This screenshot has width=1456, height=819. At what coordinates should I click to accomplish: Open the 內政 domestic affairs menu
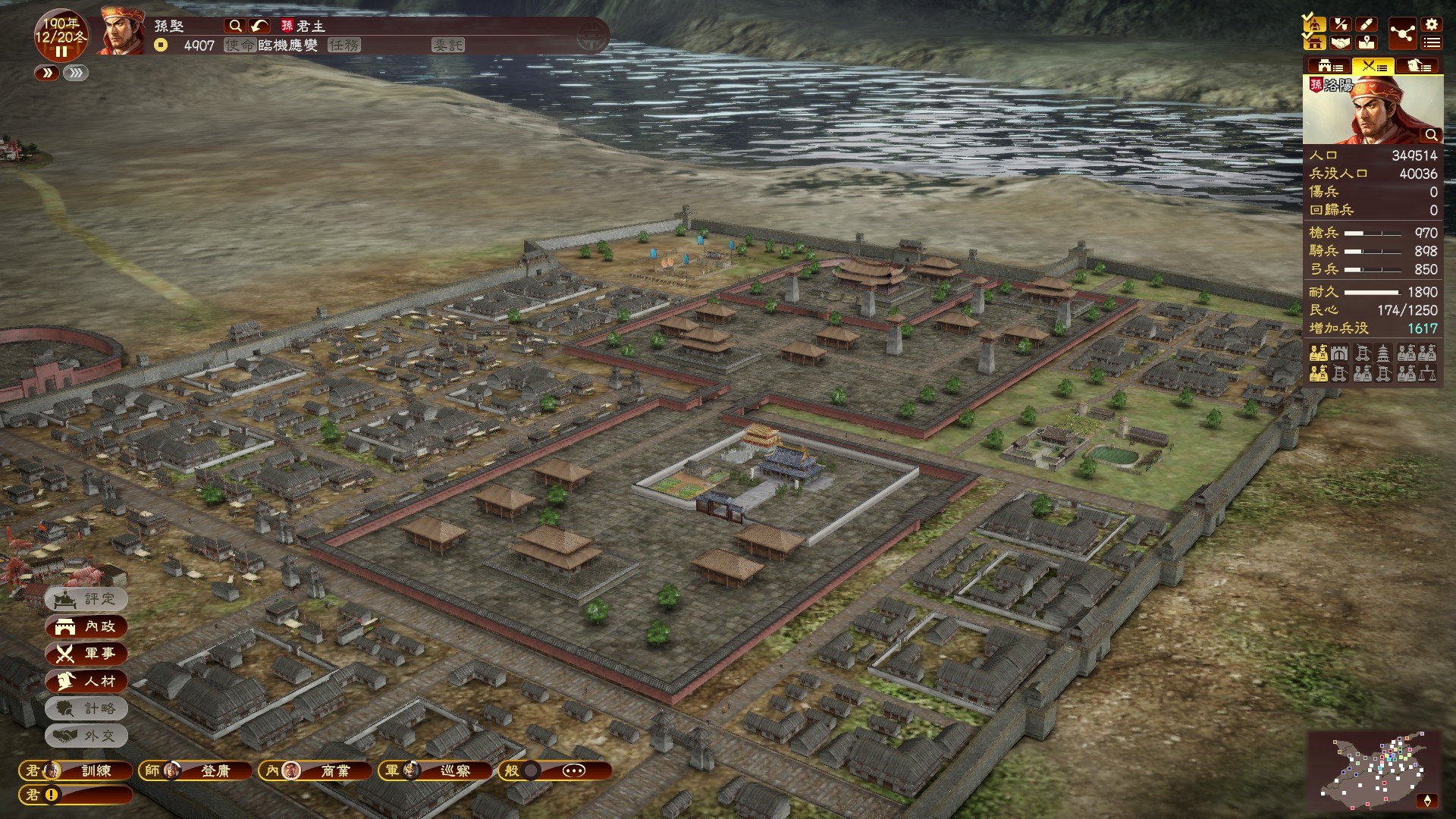[x=86, y=626]
